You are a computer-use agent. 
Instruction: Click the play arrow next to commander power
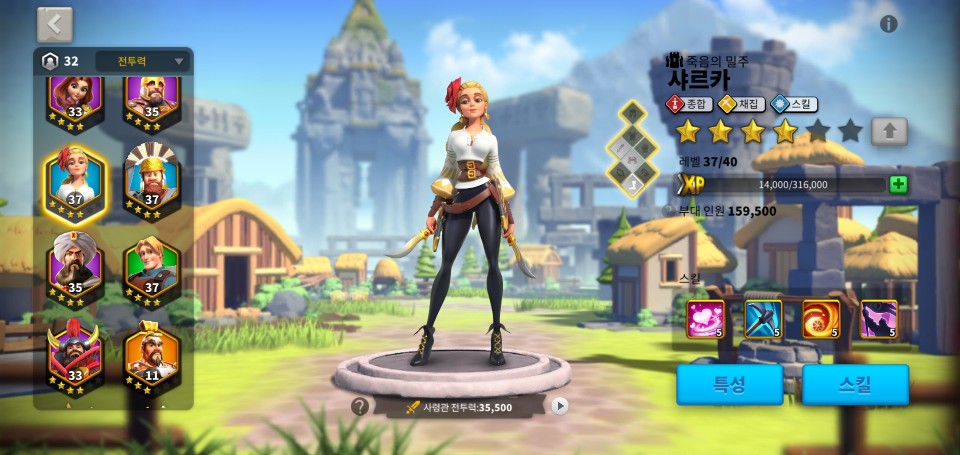pyautogui.click(x=560, y=406)
